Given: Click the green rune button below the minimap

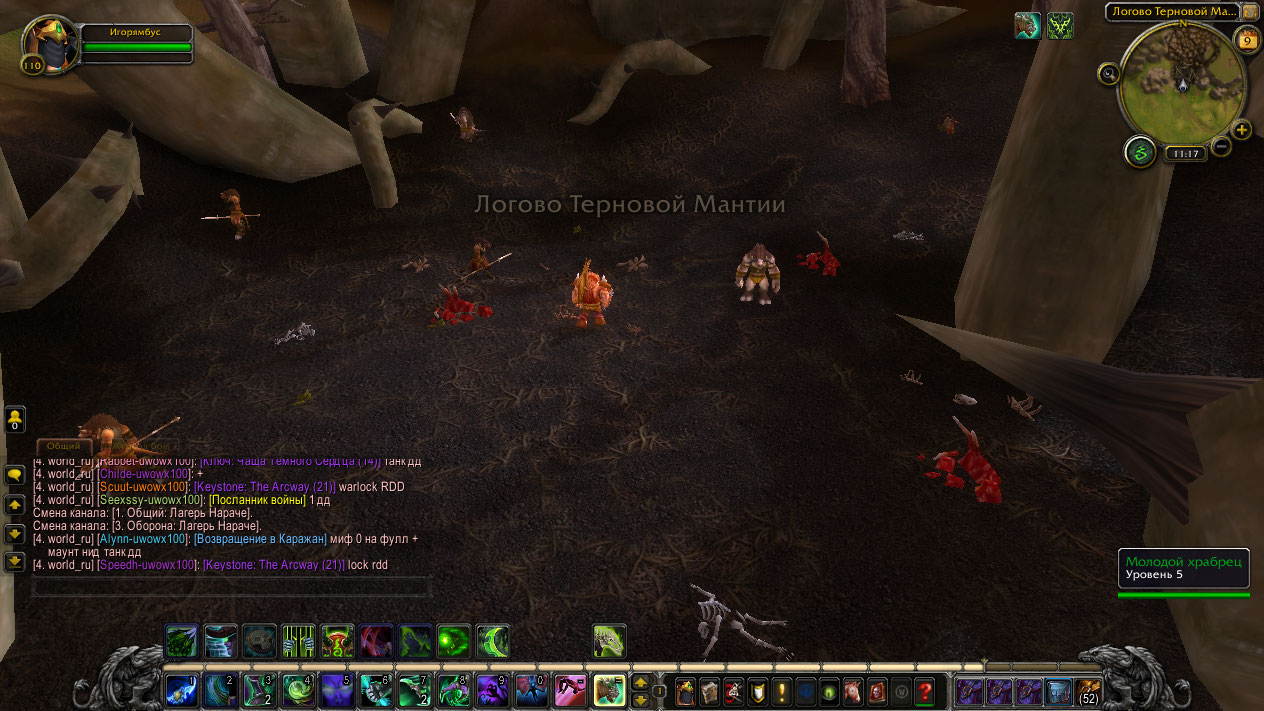Looking at the screenshot, I should coord(1140,152).
